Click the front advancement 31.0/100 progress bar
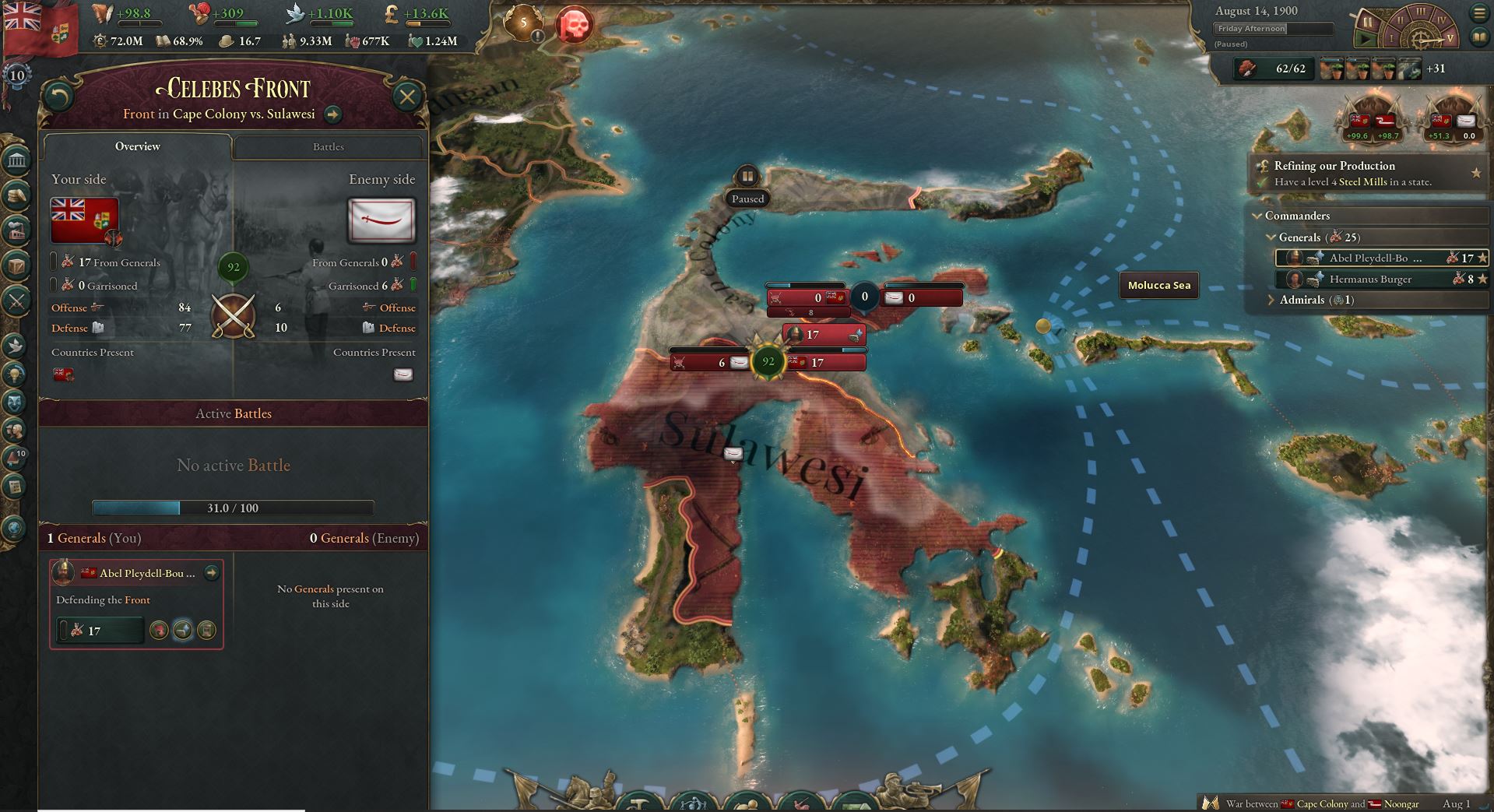This screenshot has width=1494, height=812. click(x=233, y=508)
